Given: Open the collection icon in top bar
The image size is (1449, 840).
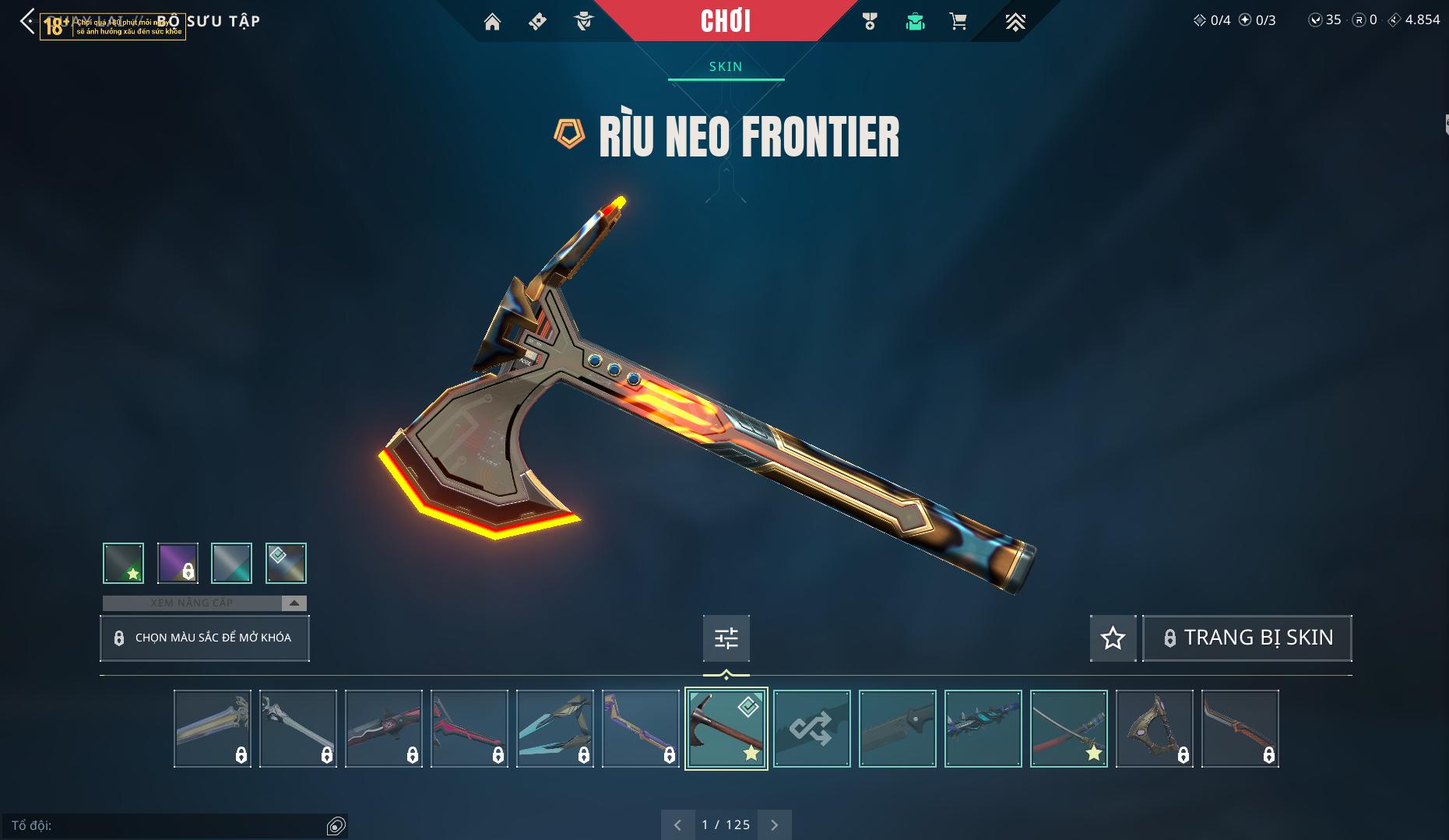Looking at the screenshot, I should [x=915, y=22].
